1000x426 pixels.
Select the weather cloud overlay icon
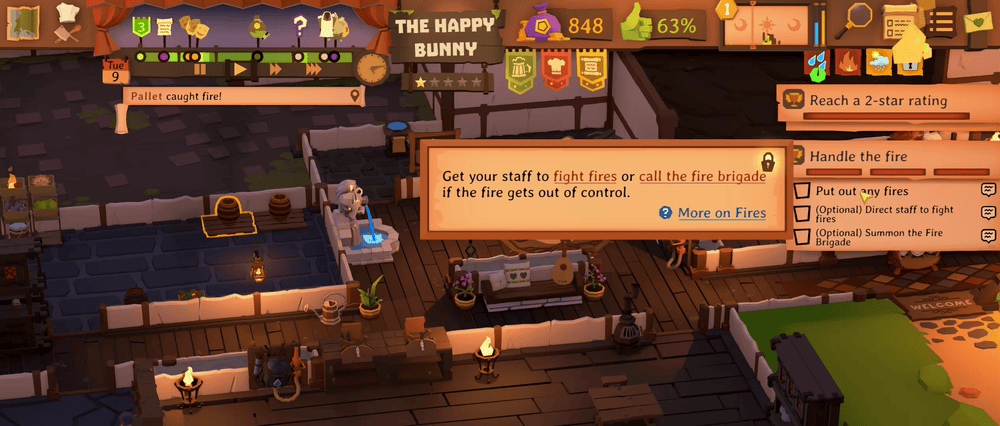(x=879, y=63)
